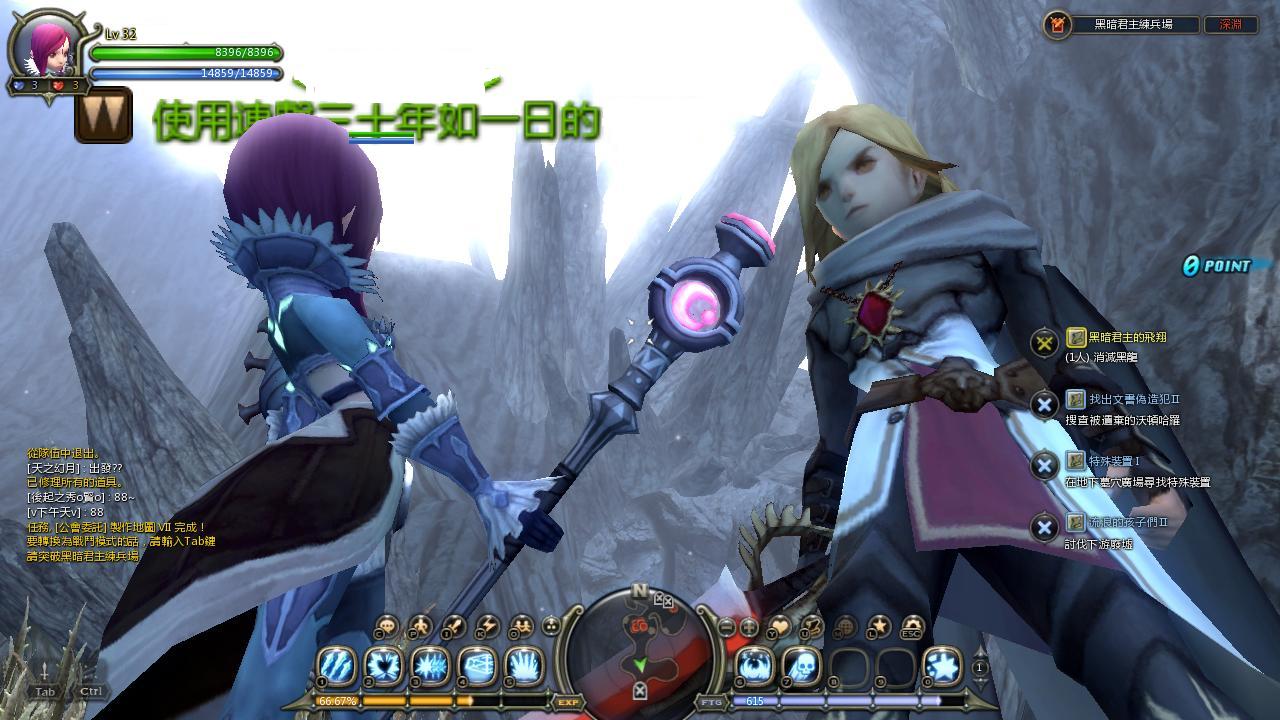
Task: Open the heart-shaped social icon
Action: (x=780, y=627)
